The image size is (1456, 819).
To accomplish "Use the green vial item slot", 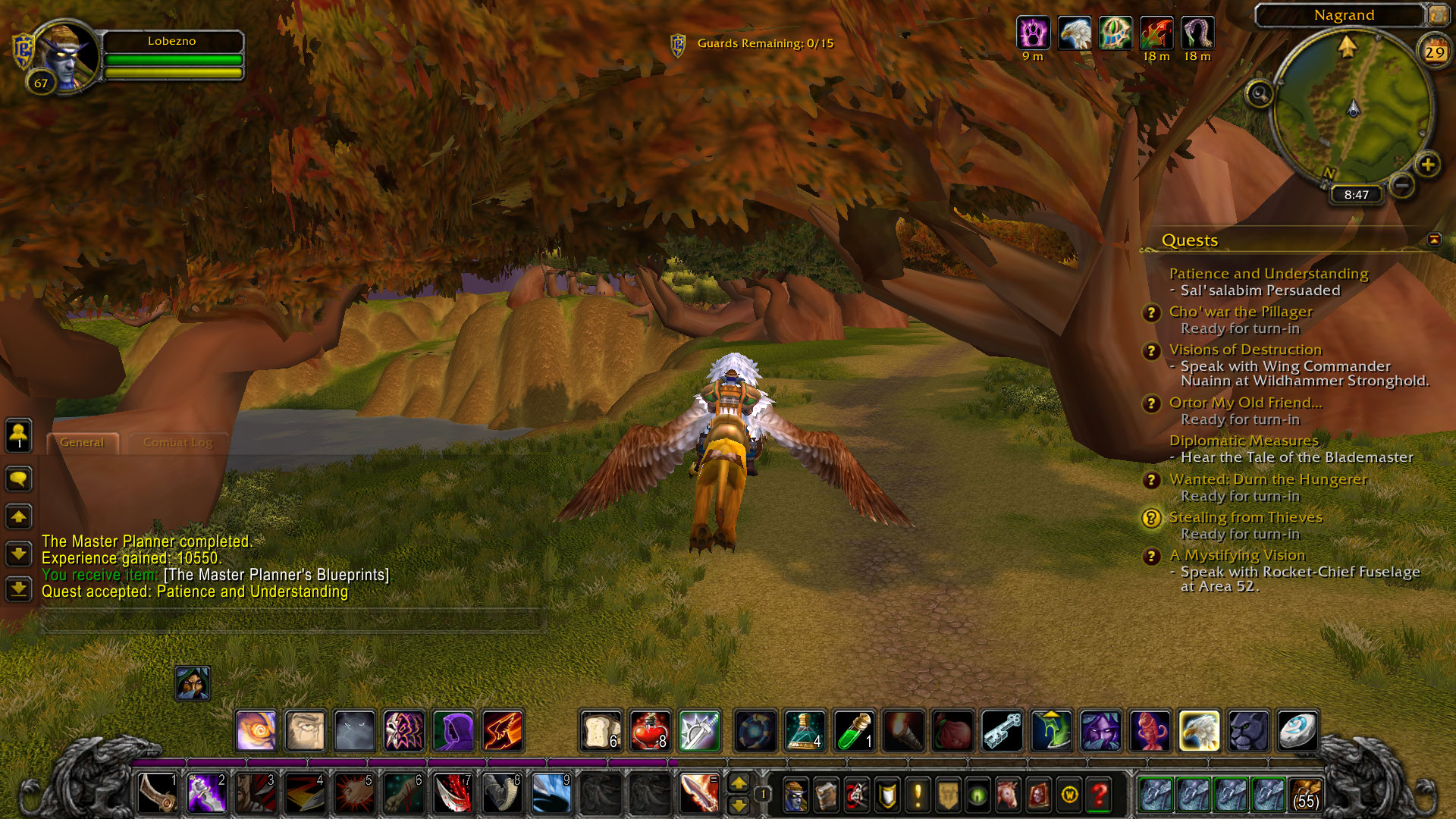I will [x=854, y=731].
